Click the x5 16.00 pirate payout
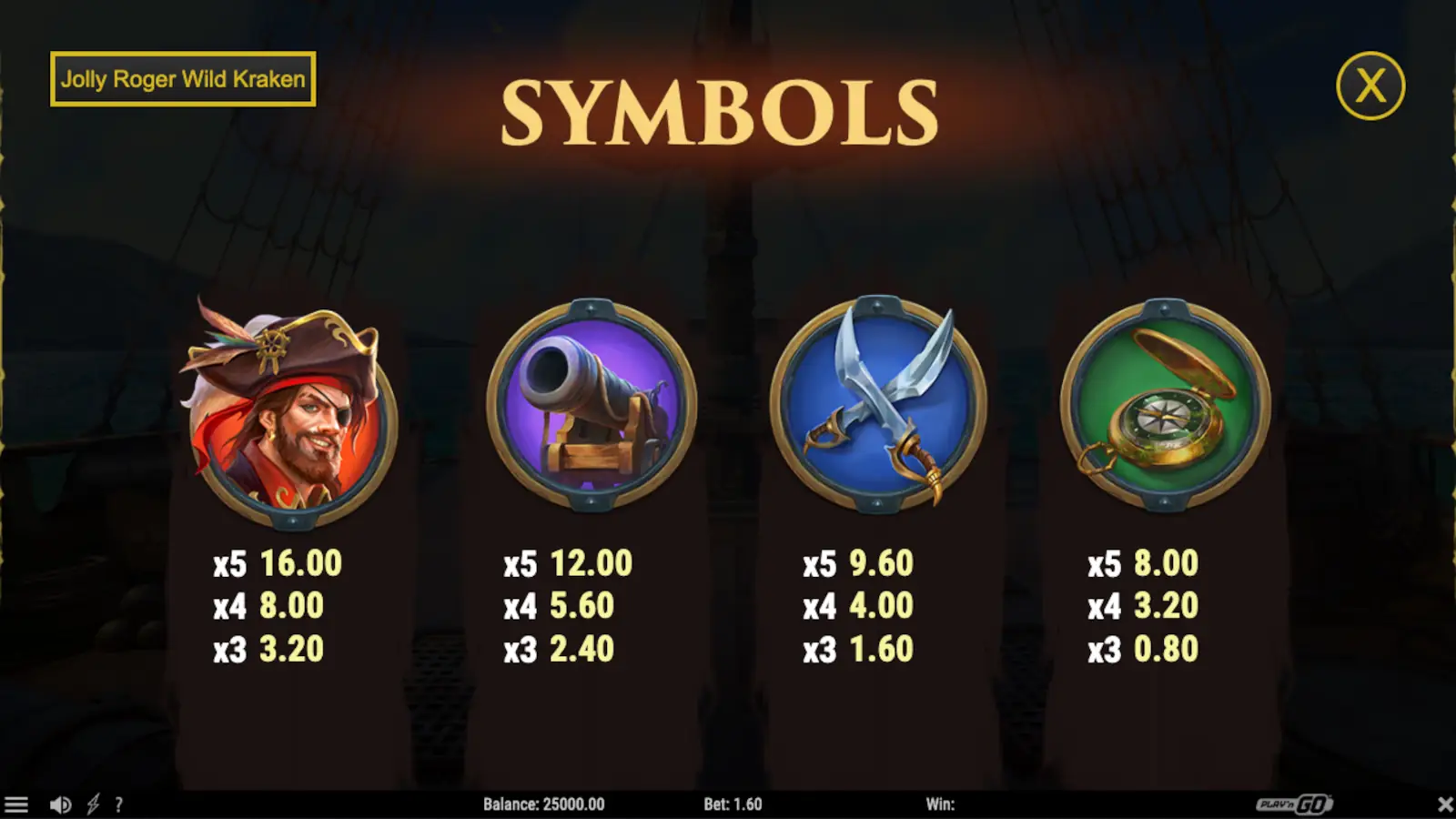Screen dimensions: 1456x819 point(276,564)
